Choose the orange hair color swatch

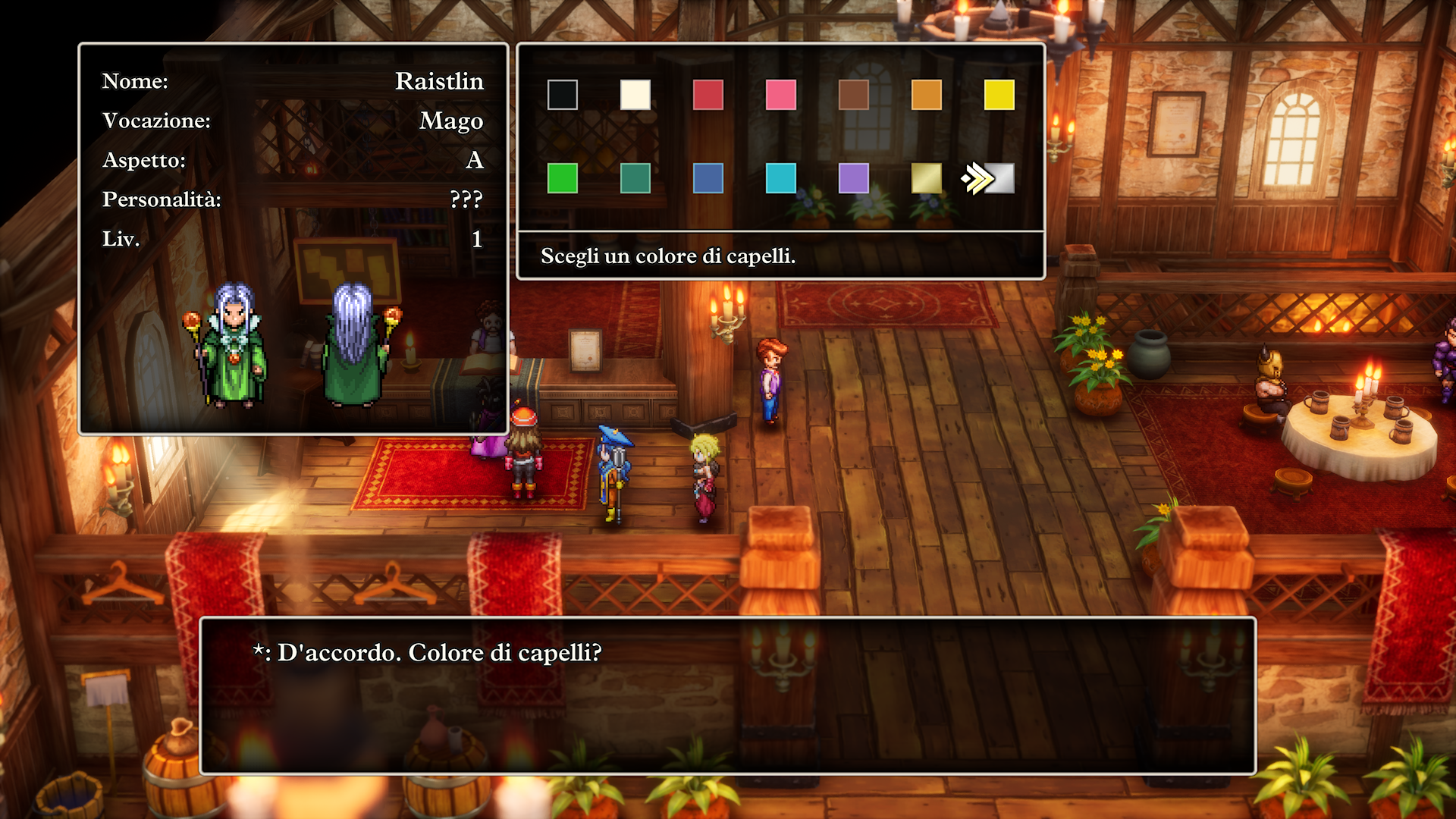[x=926, y=95]
